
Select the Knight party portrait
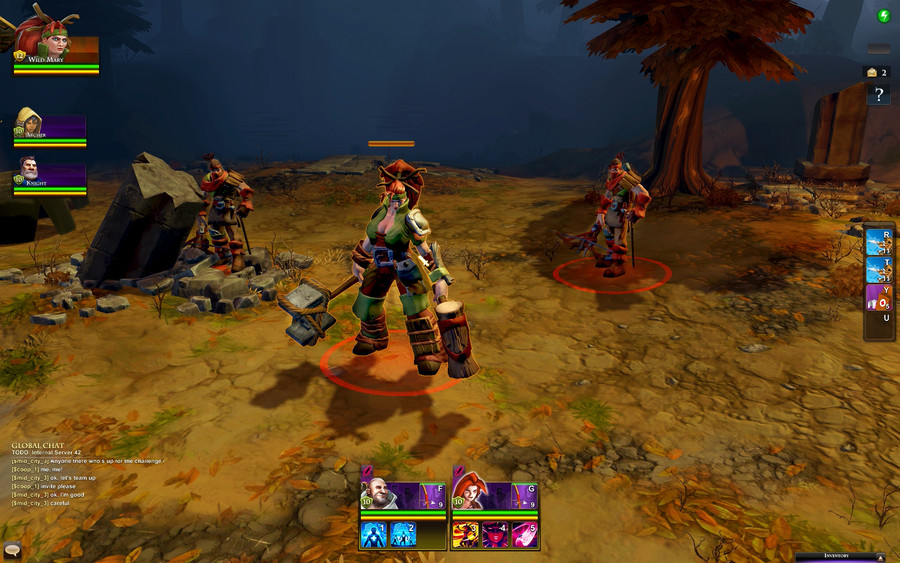32,172
